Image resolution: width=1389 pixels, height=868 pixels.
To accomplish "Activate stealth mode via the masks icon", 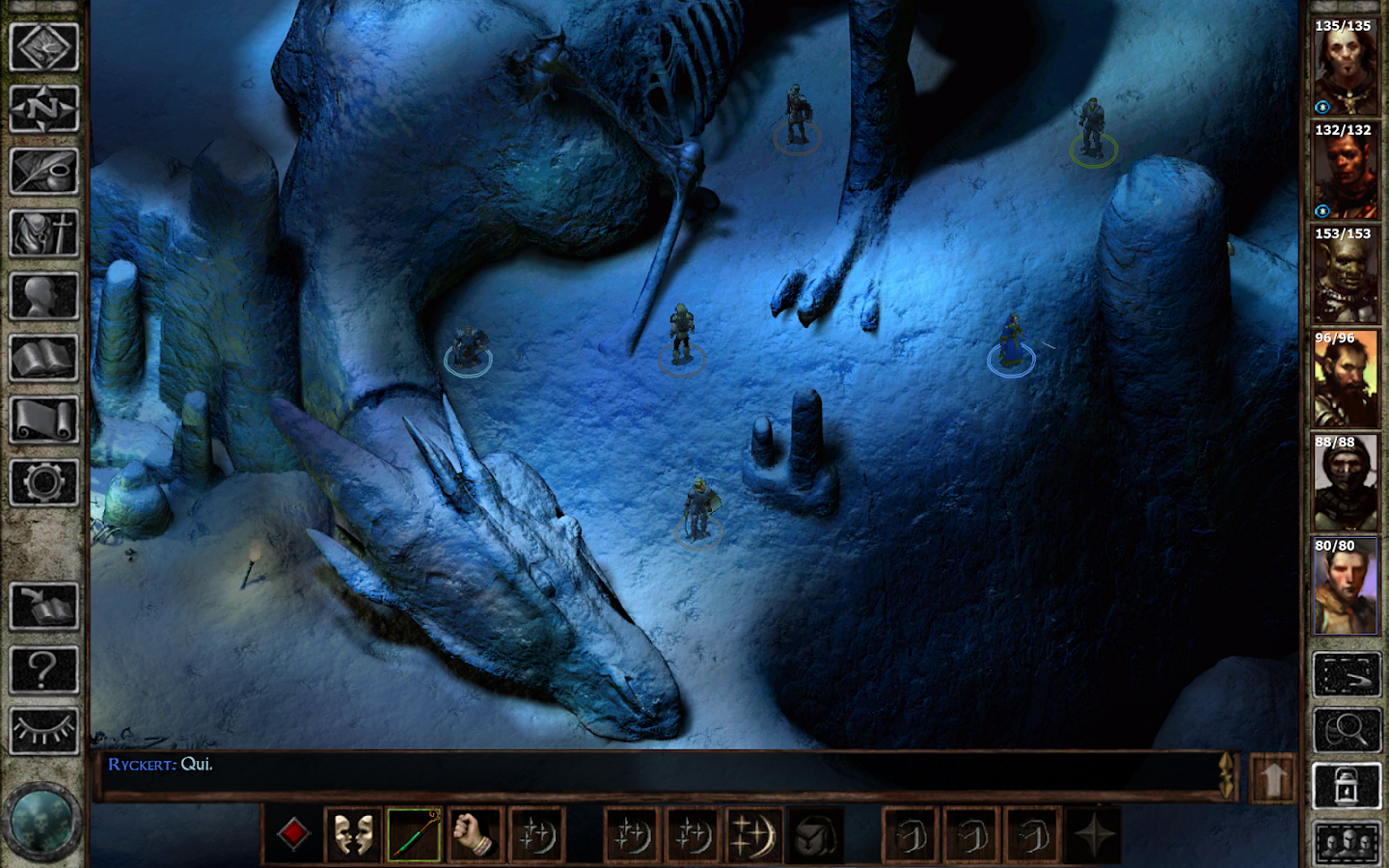I will (x=355, y=834).
